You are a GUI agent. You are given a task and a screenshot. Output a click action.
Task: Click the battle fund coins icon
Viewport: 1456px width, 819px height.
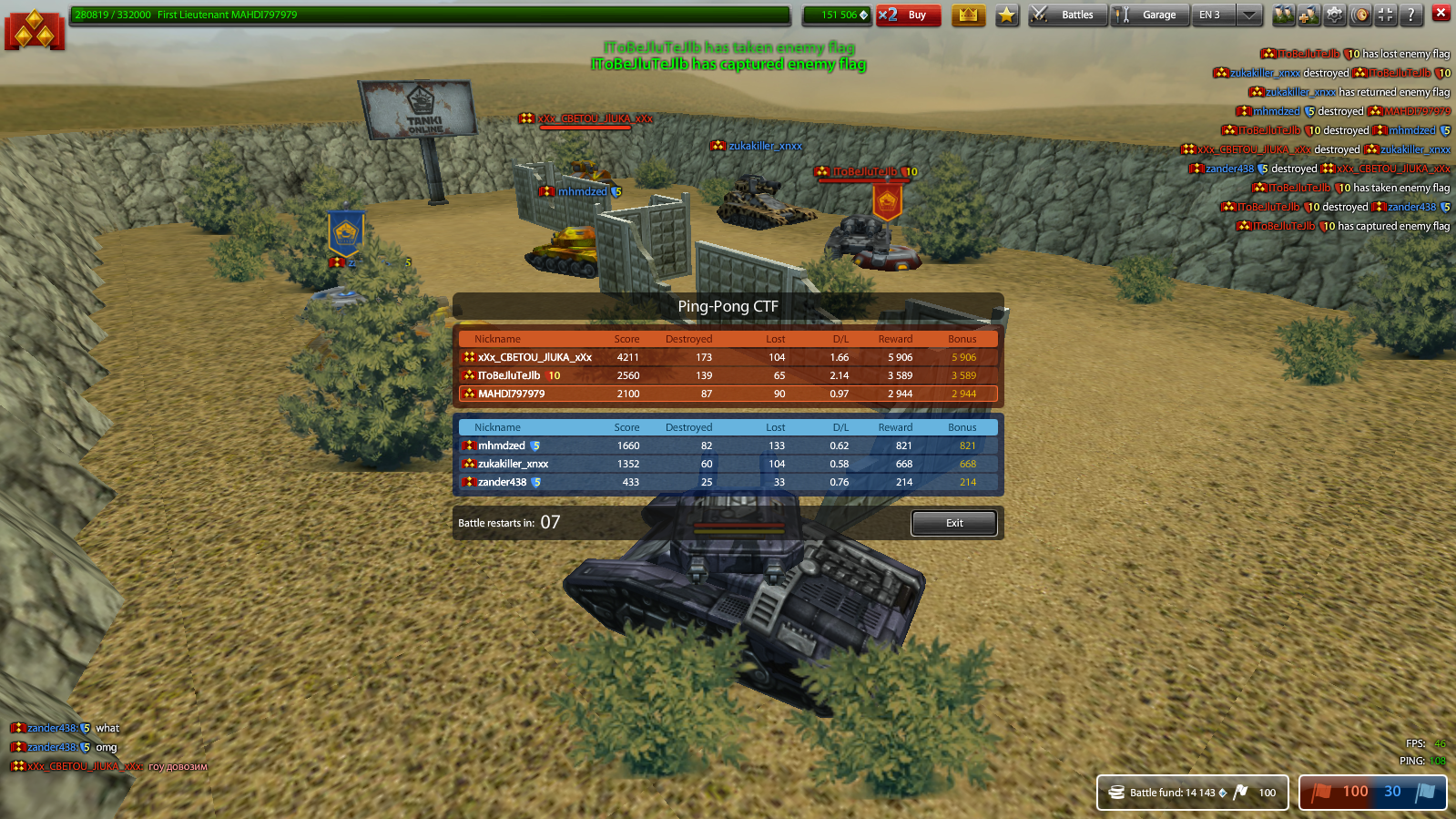pos(1115,792)
